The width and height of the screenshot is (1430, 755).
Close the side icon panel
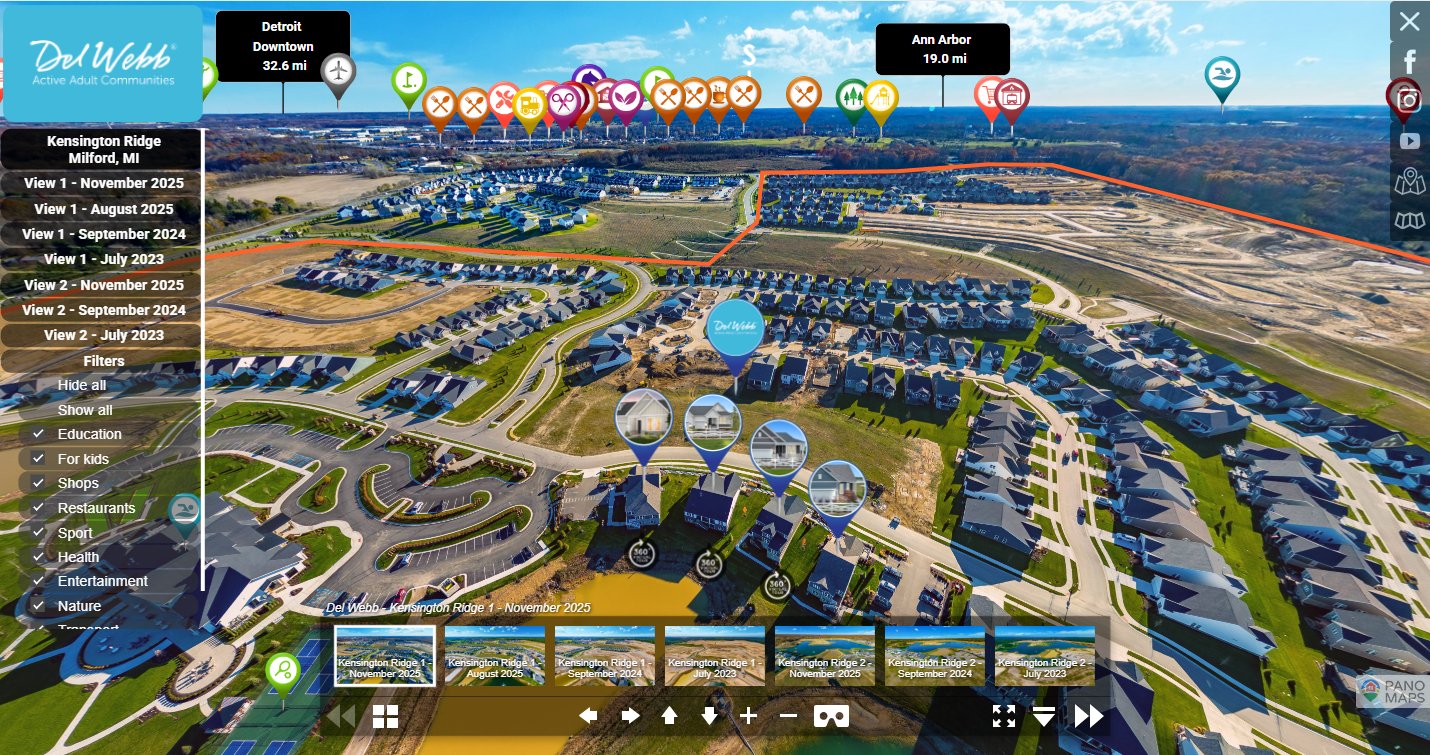[x=1409, y=21]
